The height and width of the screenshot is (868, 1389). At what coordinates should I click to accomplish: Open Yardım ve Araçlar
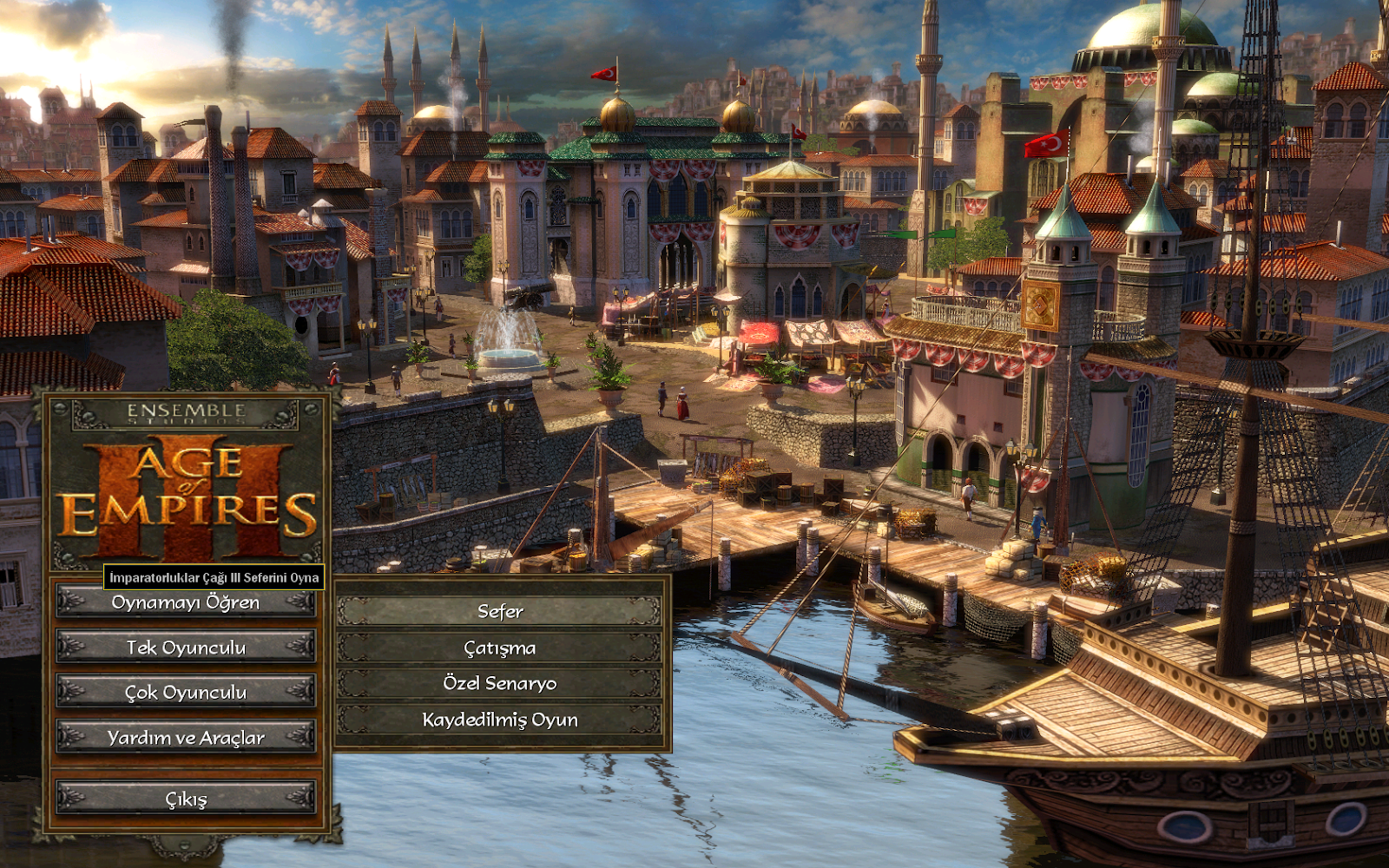186,737
